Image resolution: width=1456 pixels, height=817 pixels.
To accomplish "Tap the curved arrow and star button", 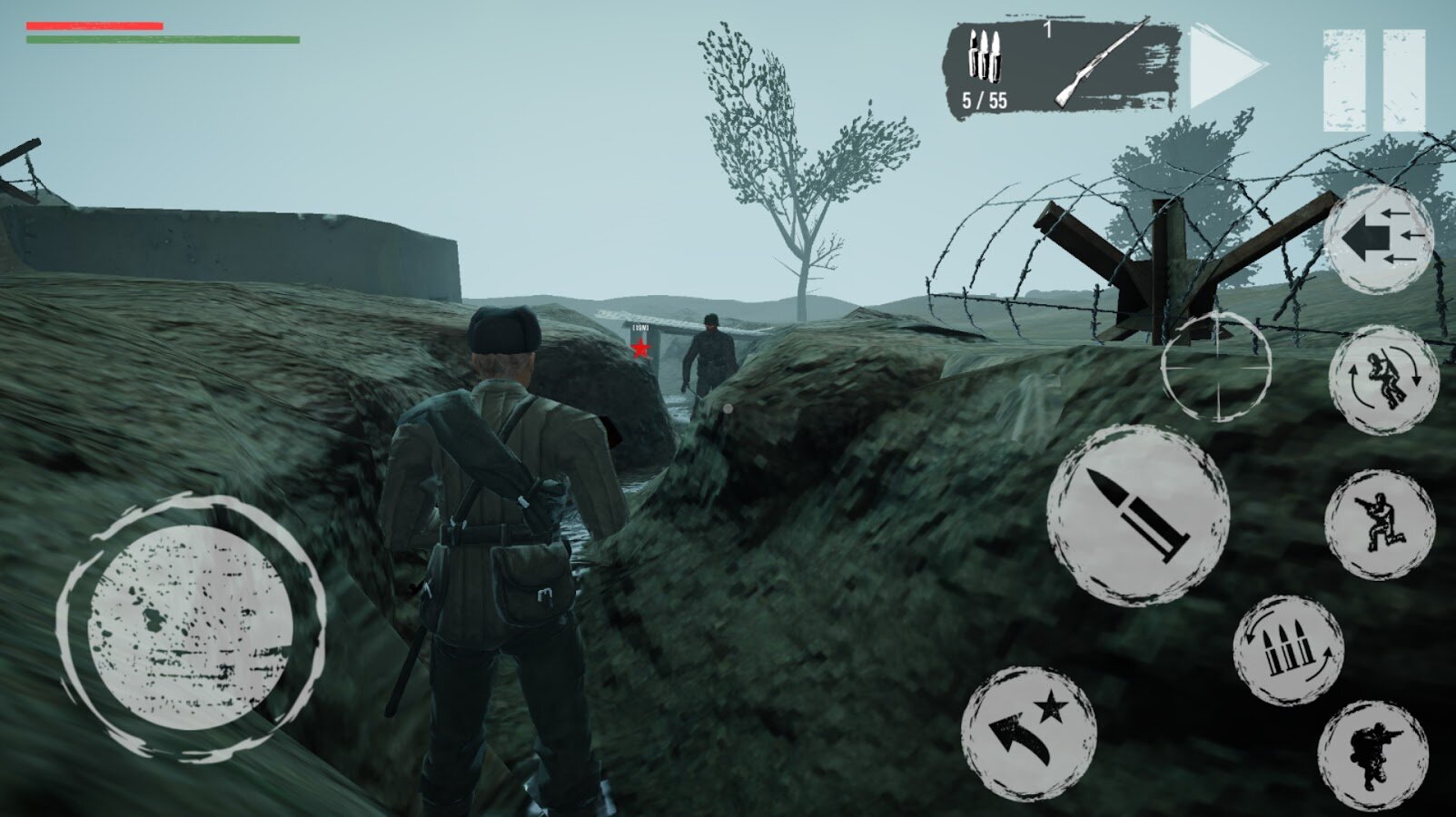I will pyautogui.click(x=1029, y=733).
